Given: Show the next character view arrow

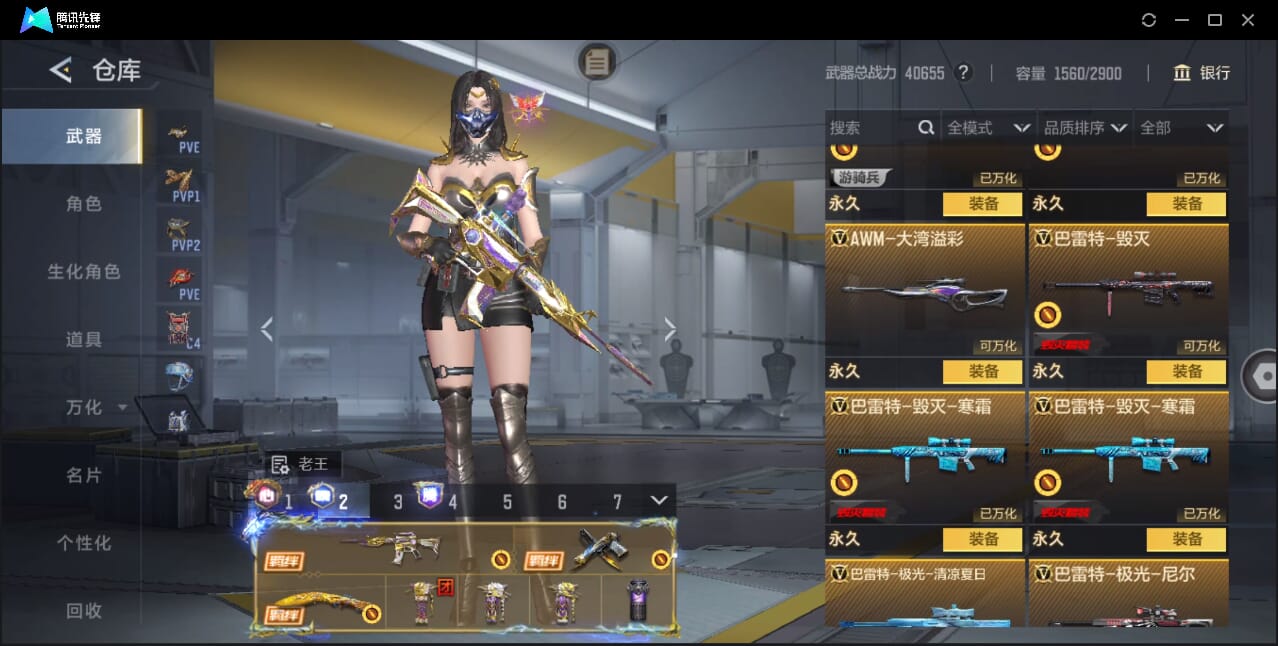Looking at the screenshot, I should click(670, 329).
